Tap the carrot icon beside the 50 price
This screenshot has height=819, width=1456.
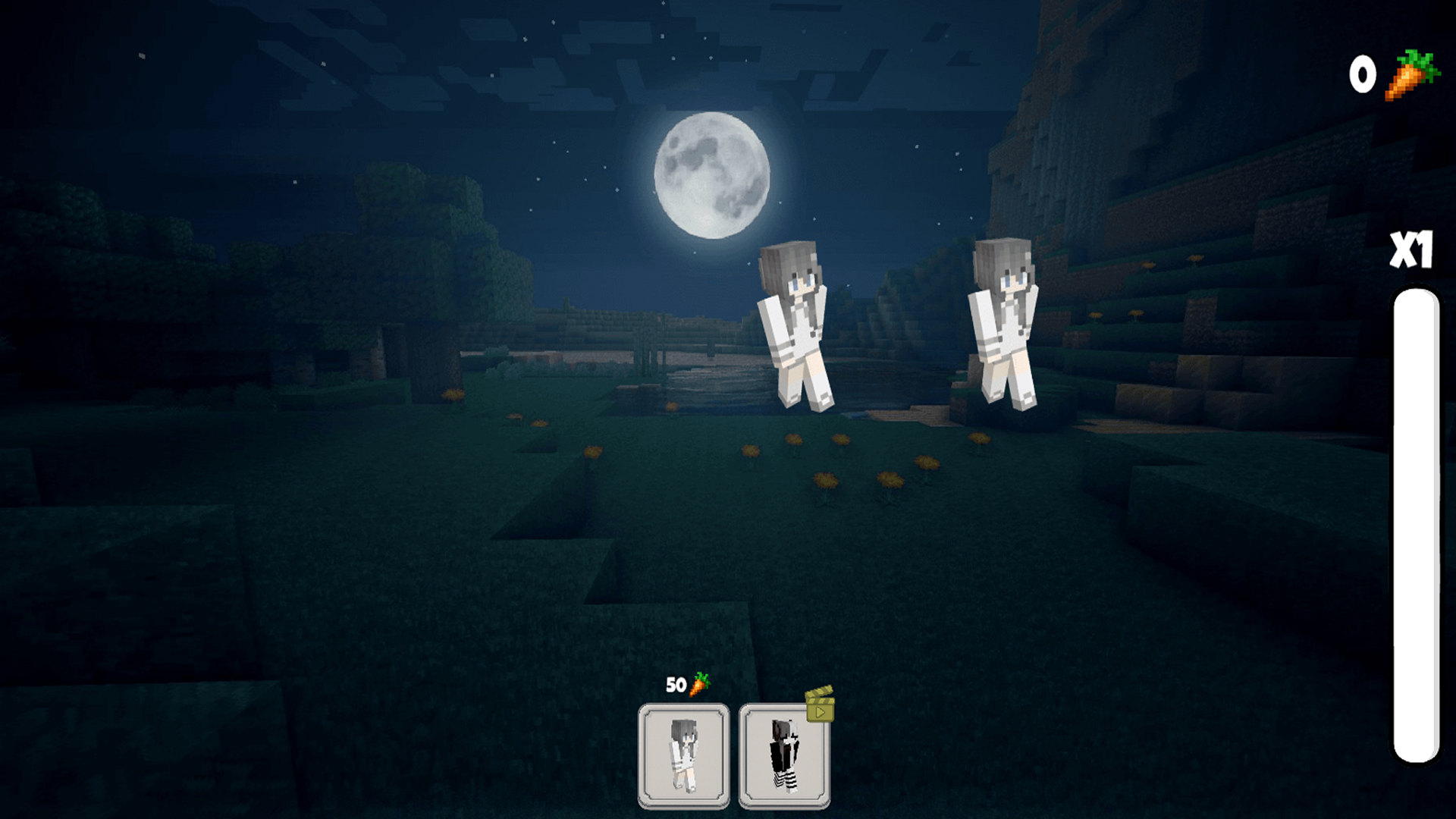[x=699, y=685]
